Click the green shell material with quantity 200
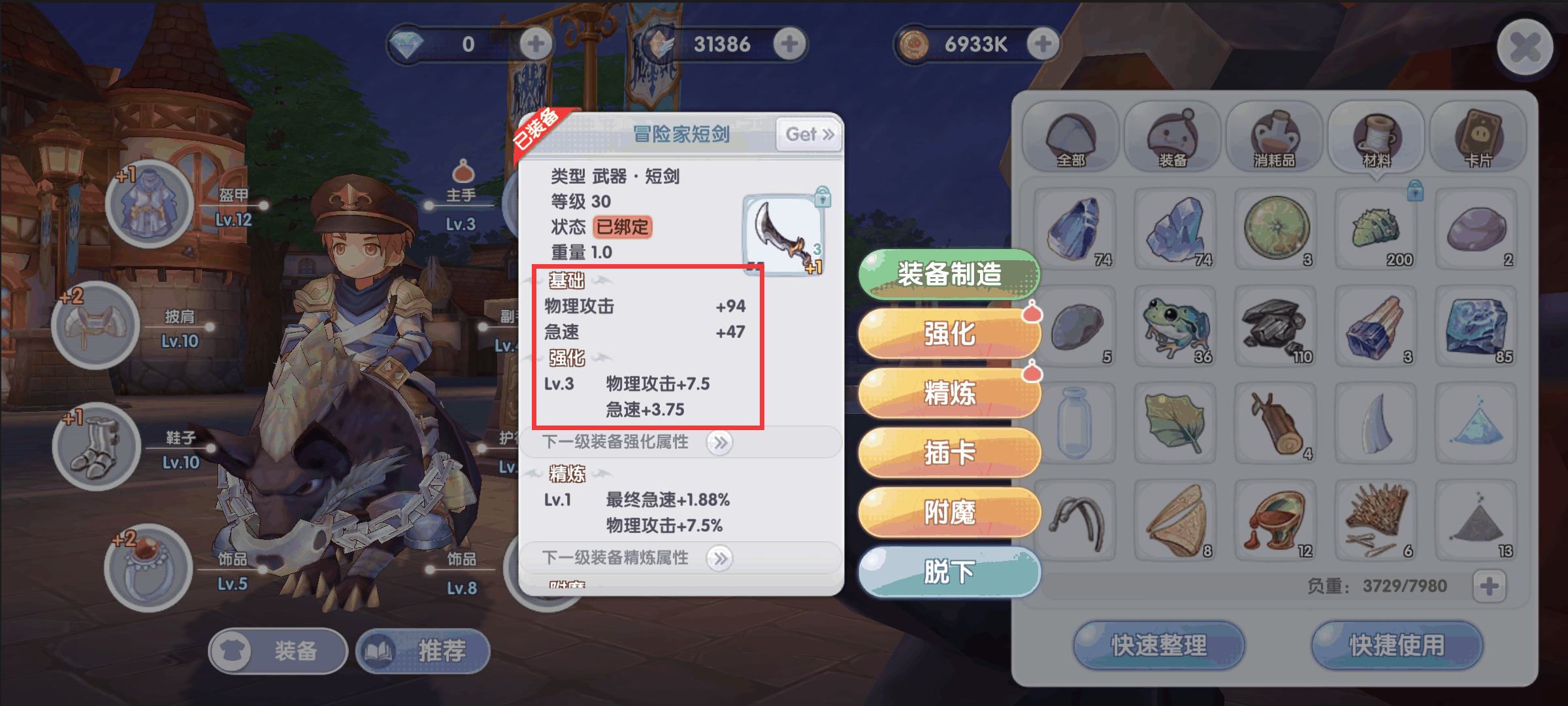The width and height of the screenshot is (1568, 706). (1377, 229)
